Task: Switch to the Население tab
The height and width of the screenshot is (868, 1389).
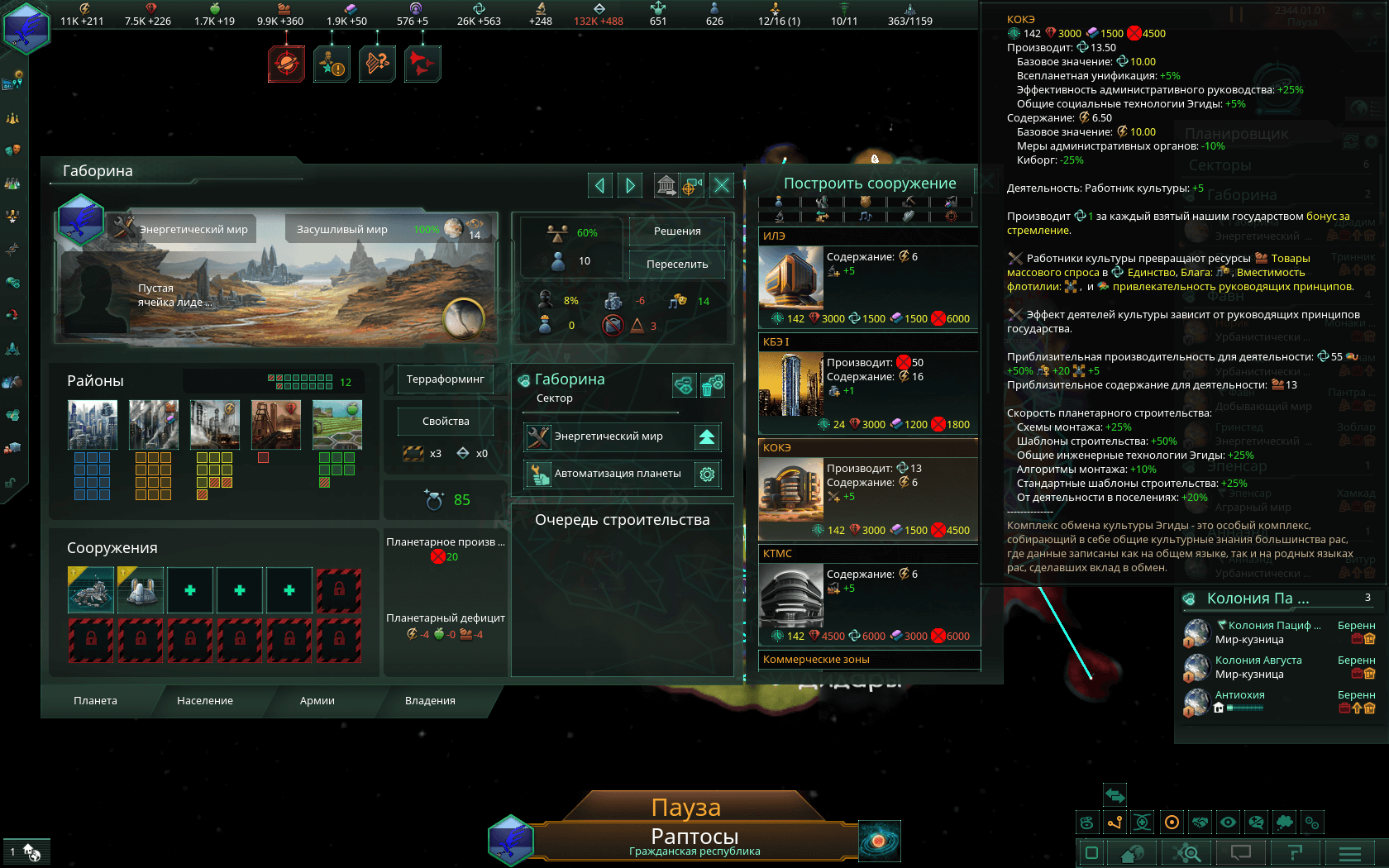Action: click(205, 701)
